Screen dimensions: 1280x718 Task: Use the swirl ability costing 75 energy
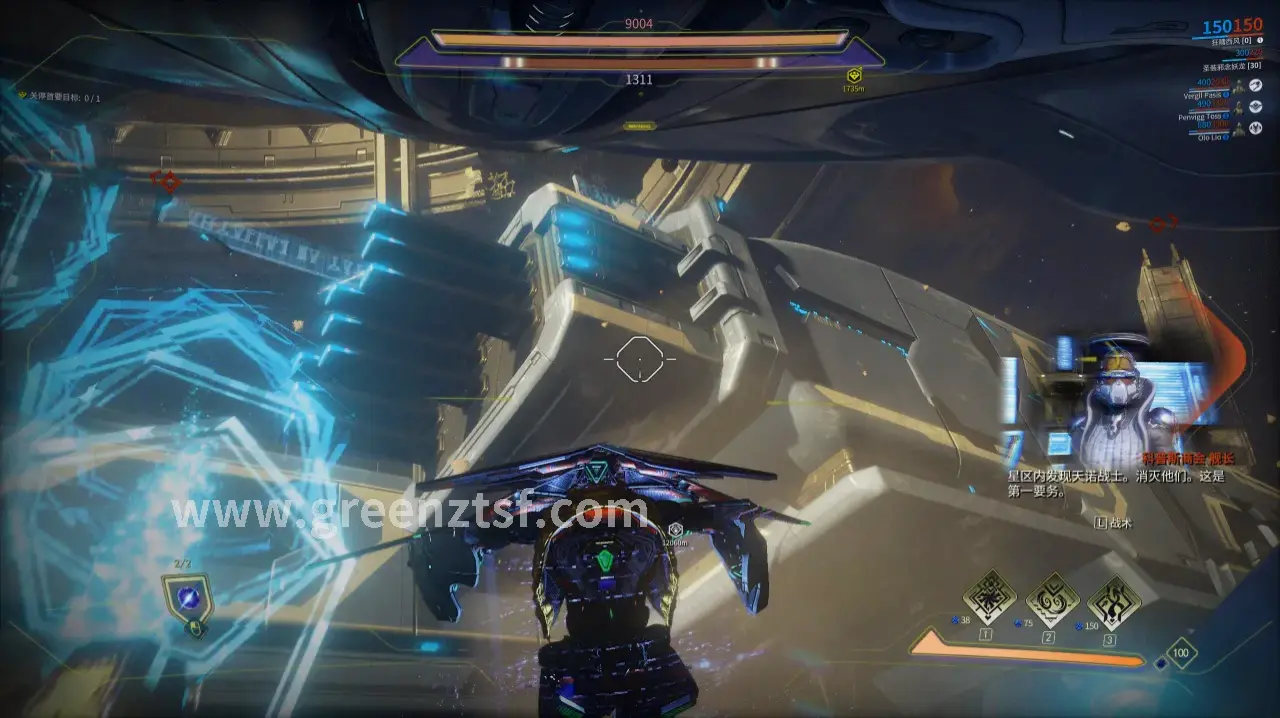pyautogui.click(x=1052, y=600)
